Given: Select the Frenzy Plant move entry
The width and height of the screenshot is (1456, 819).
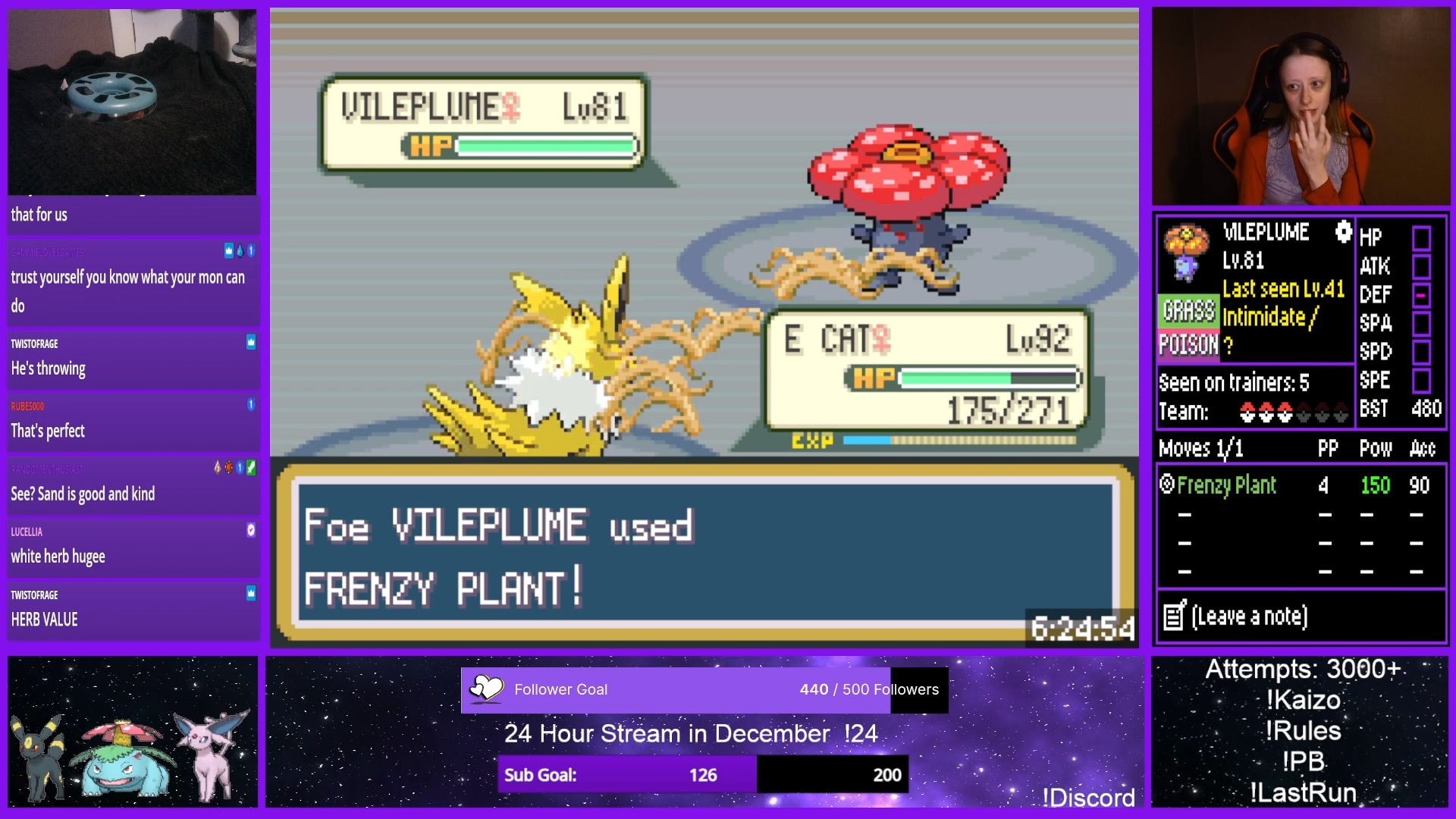Looking at the screenshot, I should pyautogui.click(x=1226, y=485).
